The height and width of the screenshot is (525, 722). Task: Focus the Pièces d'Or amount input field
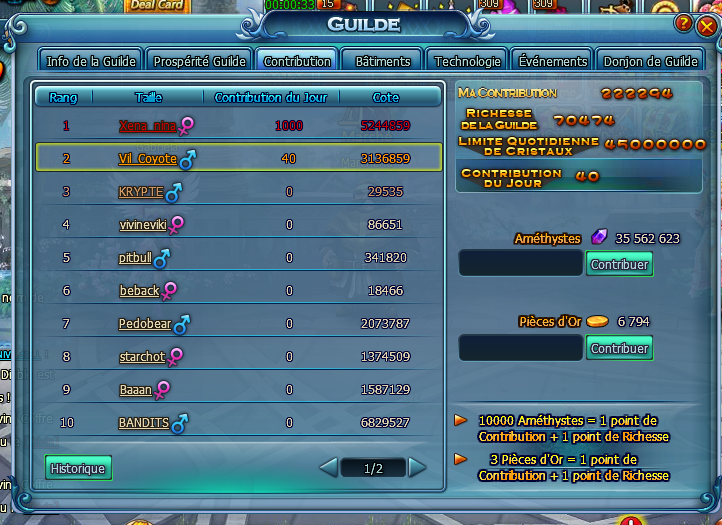(520, 348)
